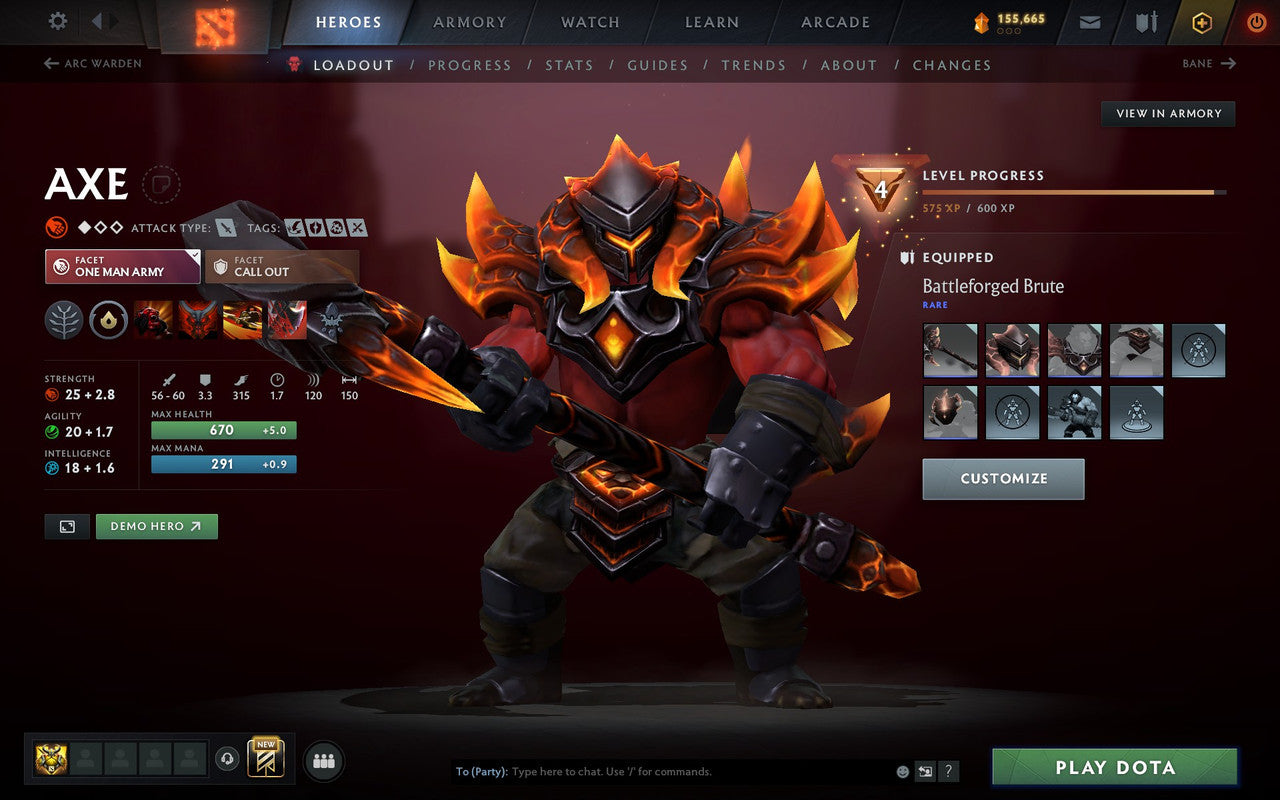Click the CUSTOMIZE button

[1003, 478]
